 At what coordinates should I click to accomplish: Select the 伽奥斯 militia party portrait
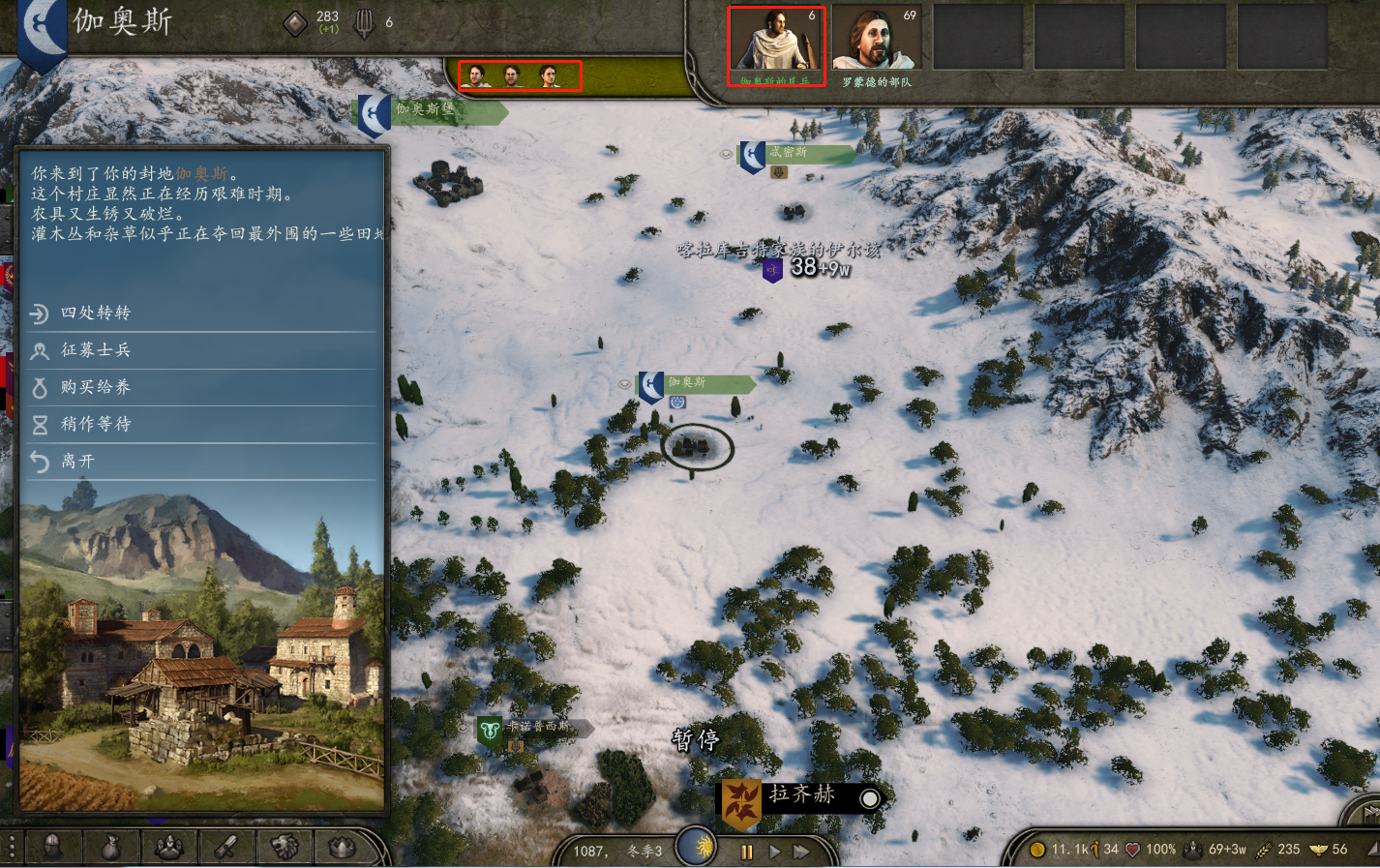tap(776, 45)
